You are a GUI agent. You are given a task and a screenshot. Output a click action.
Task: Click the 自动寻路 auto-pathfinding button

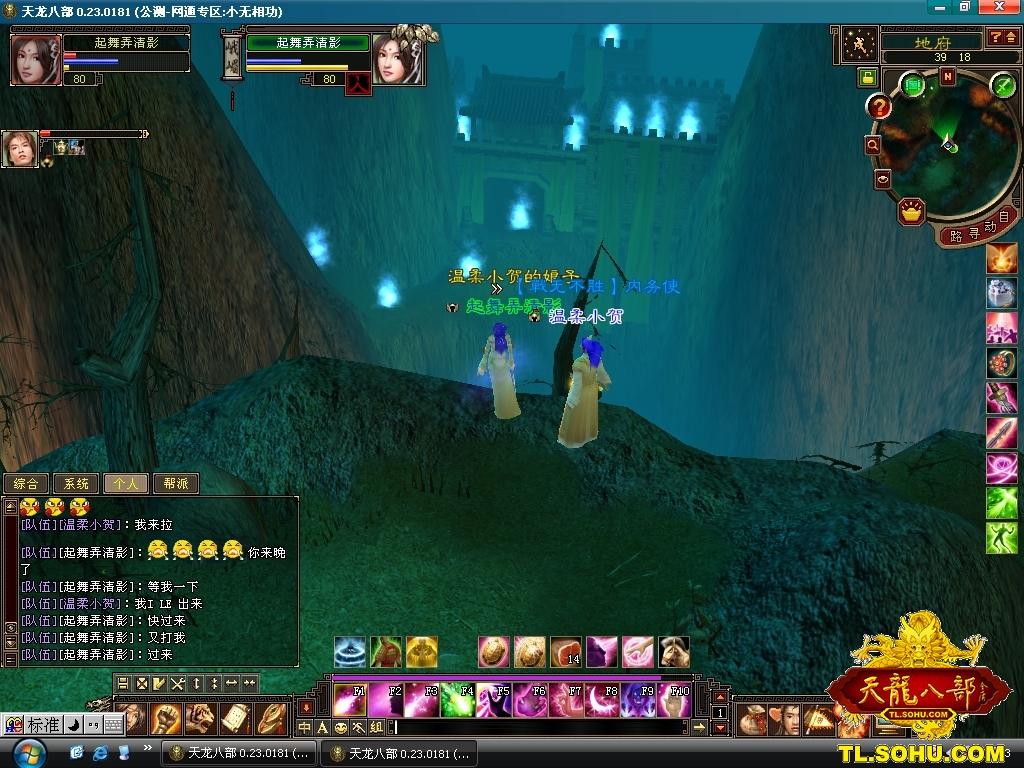[974, 230]
